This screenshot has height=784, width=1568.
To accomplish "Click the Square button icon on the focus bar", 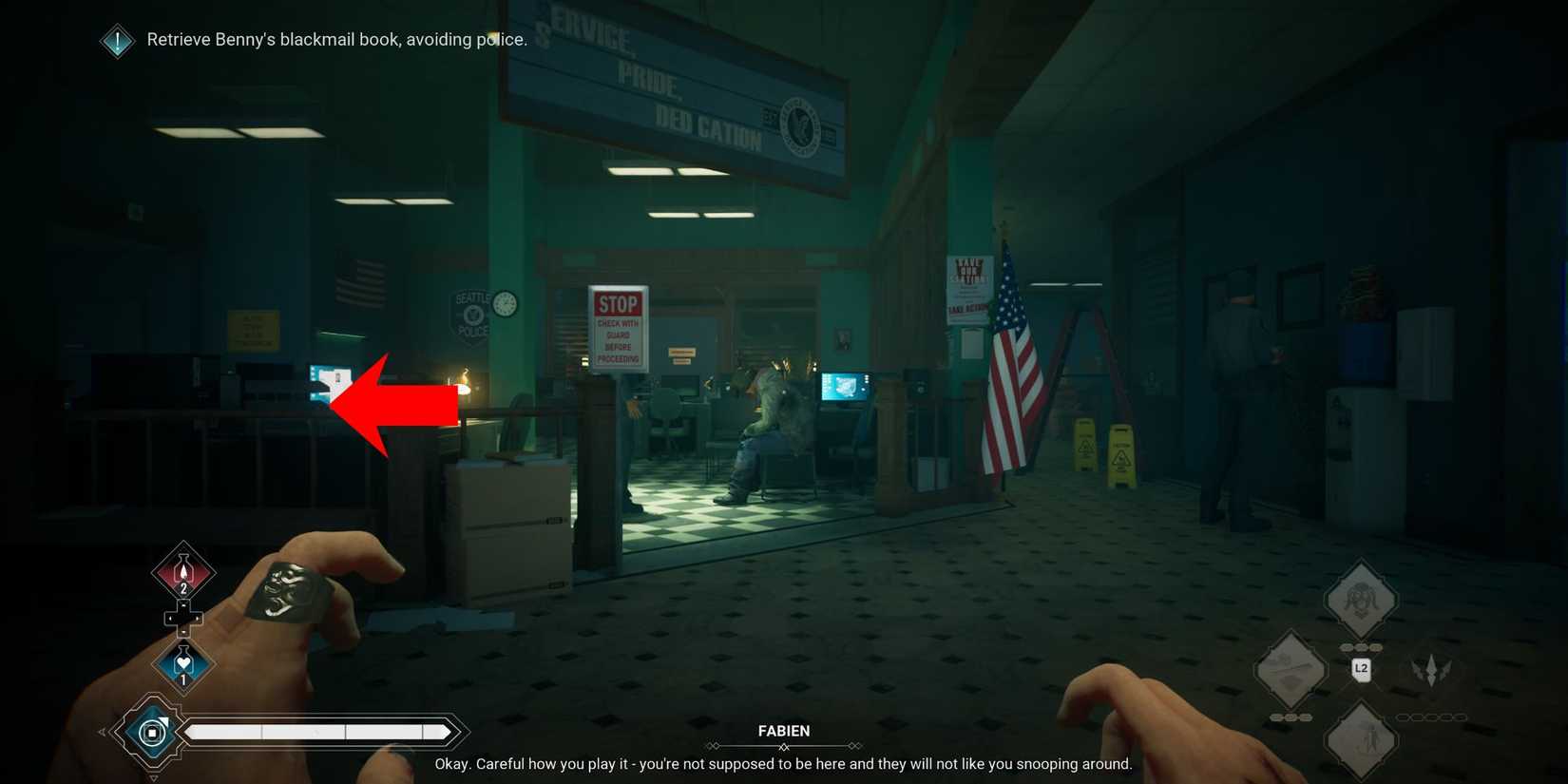I will pyautogui.click(x=153, y=732).
